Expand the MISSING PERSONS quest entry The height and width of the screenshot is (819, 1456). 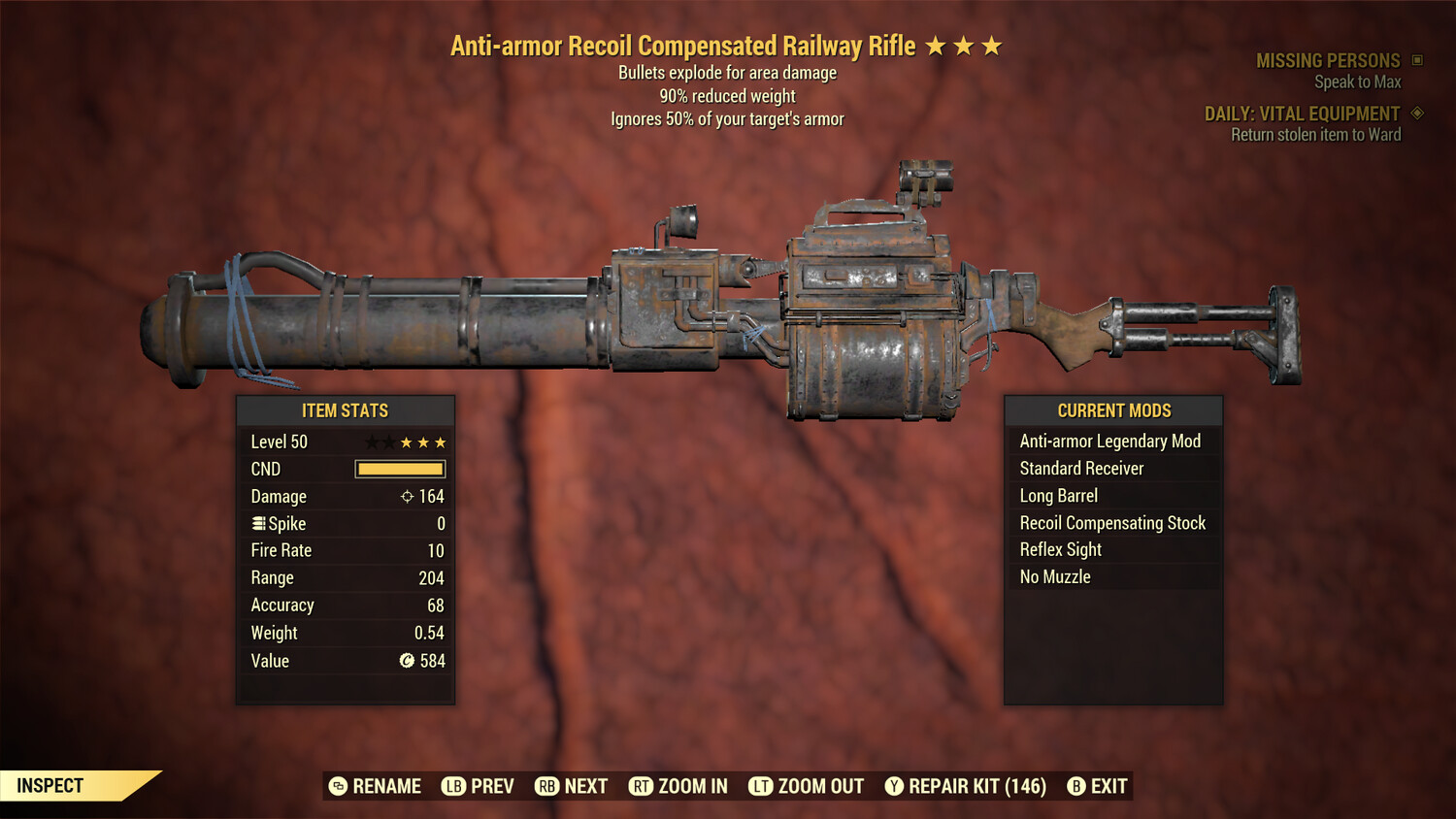(1329, 60)
